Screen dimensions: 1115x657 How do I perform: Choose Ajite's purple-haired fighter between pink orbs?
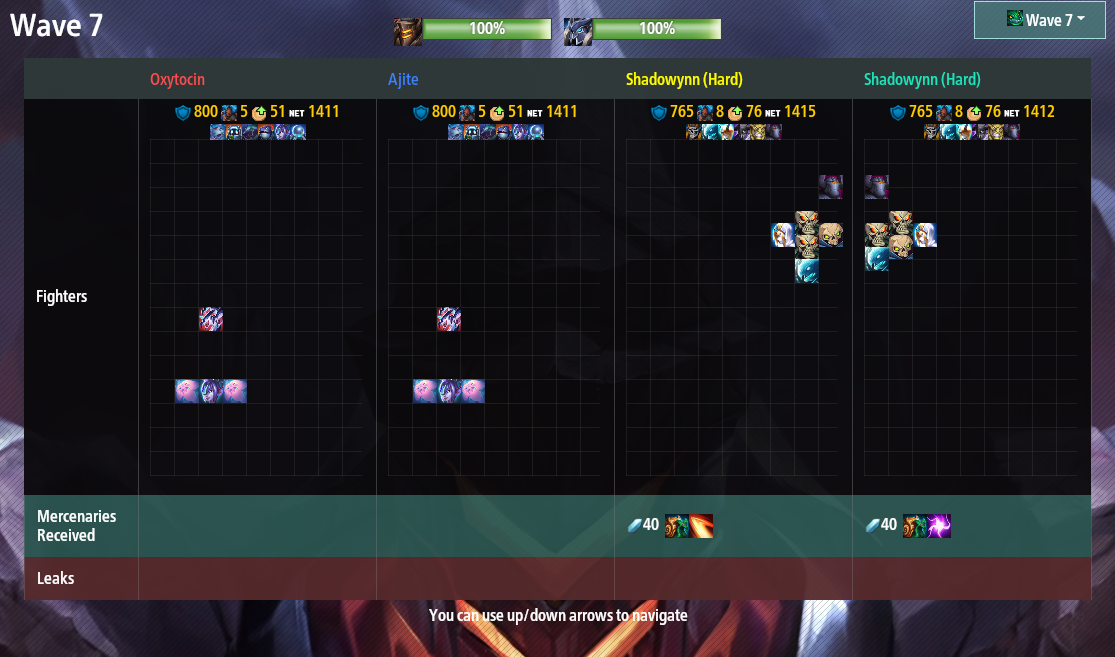(x=449, y=391)
